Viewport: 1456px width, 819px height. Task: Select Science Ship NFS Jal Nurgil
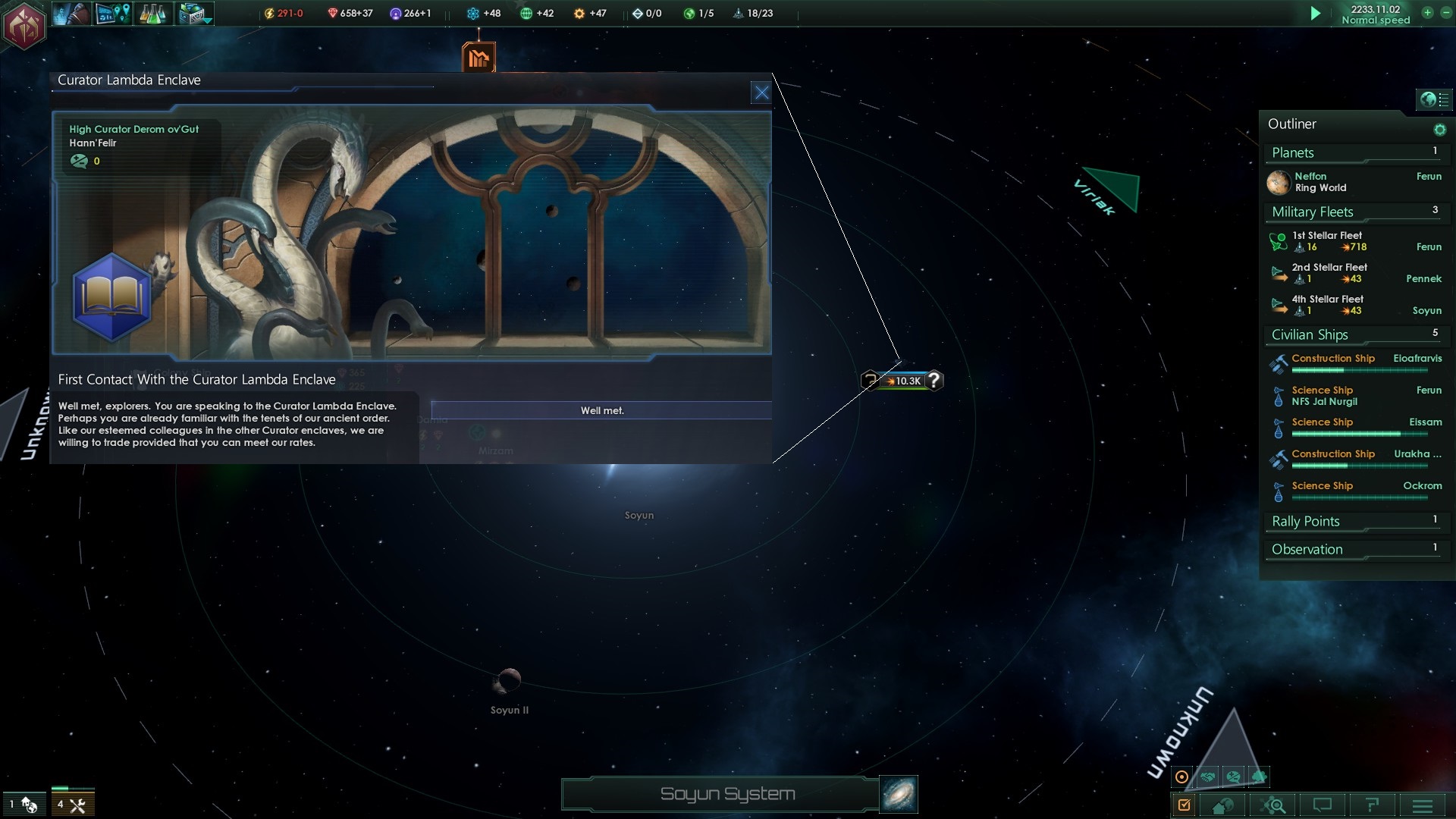[1324, 396]
